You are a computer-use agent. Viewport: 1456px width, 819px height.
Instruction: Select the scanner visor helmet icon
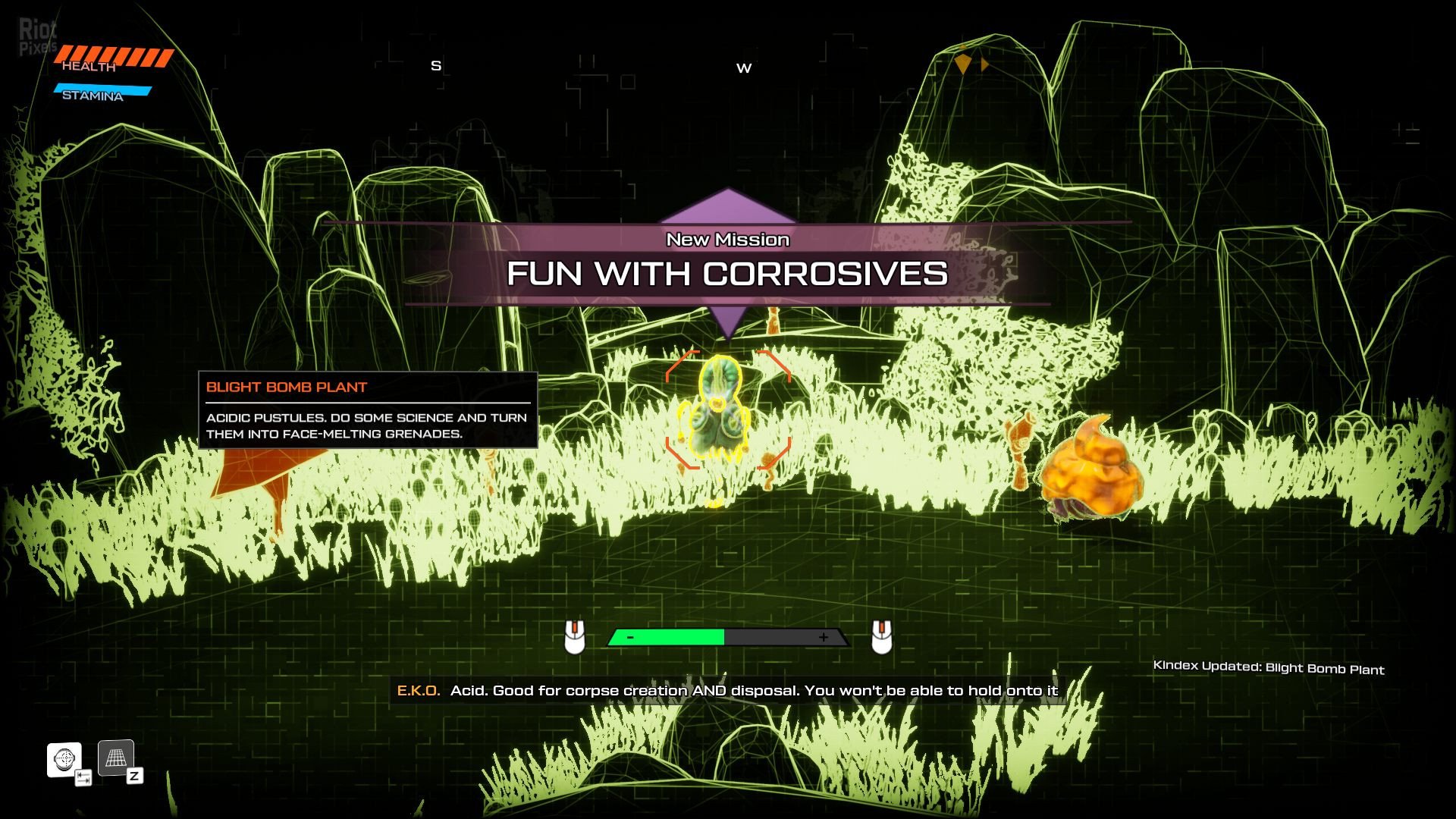pos(64,758)
